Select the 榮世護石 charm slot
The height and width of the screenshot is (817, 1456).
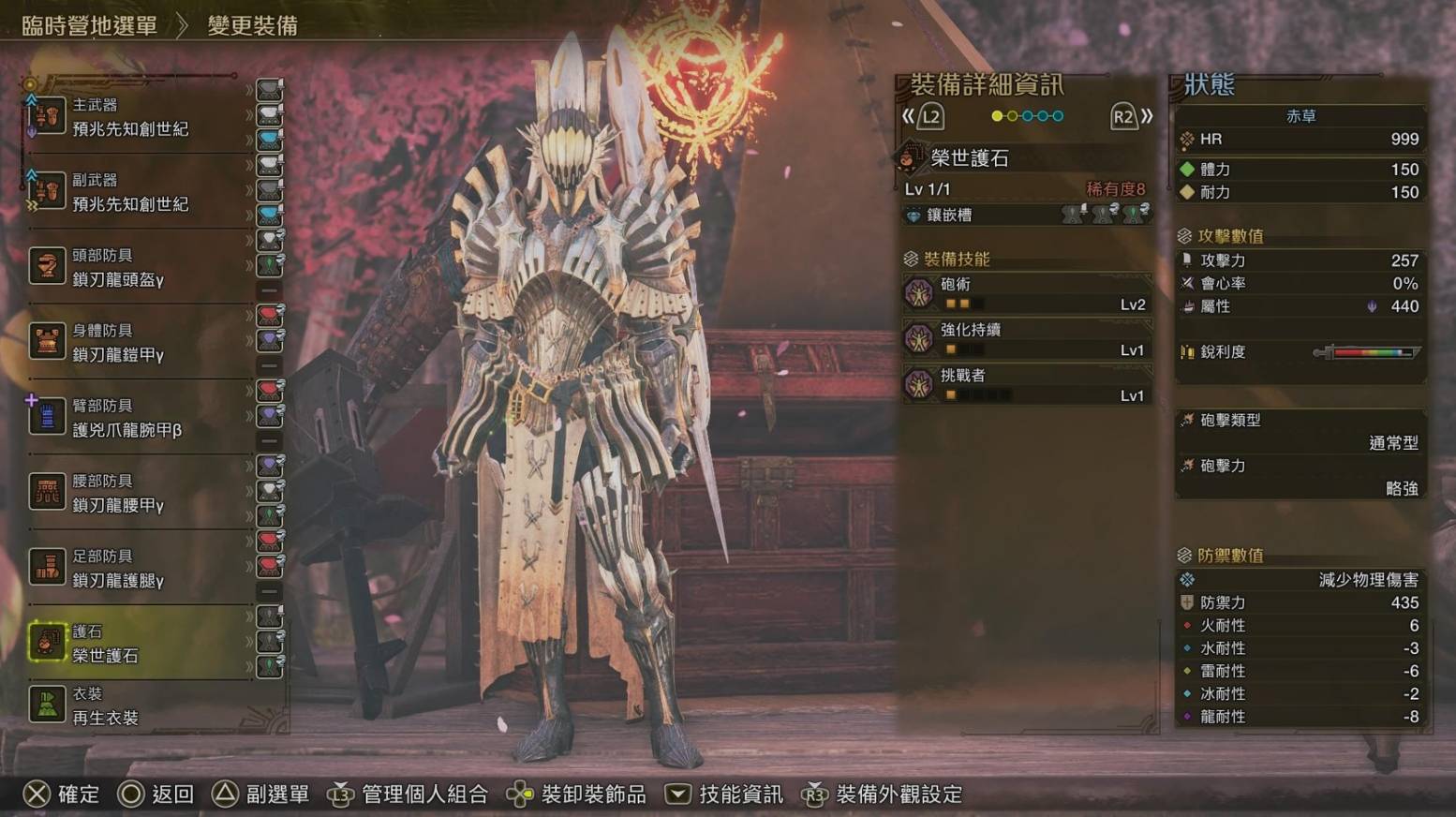[131, 644]
